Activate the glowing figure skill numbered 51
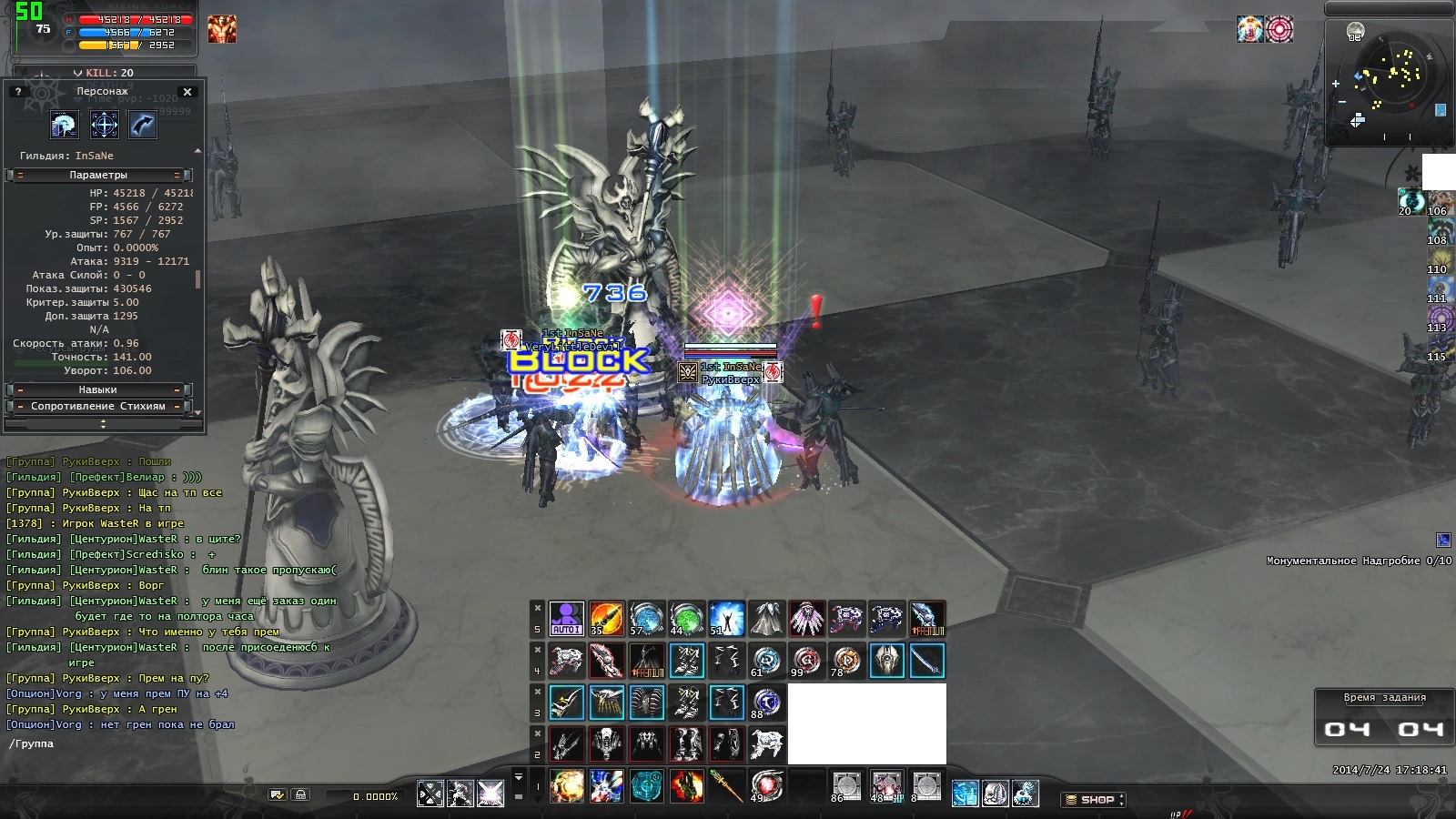 pos(727,619)
